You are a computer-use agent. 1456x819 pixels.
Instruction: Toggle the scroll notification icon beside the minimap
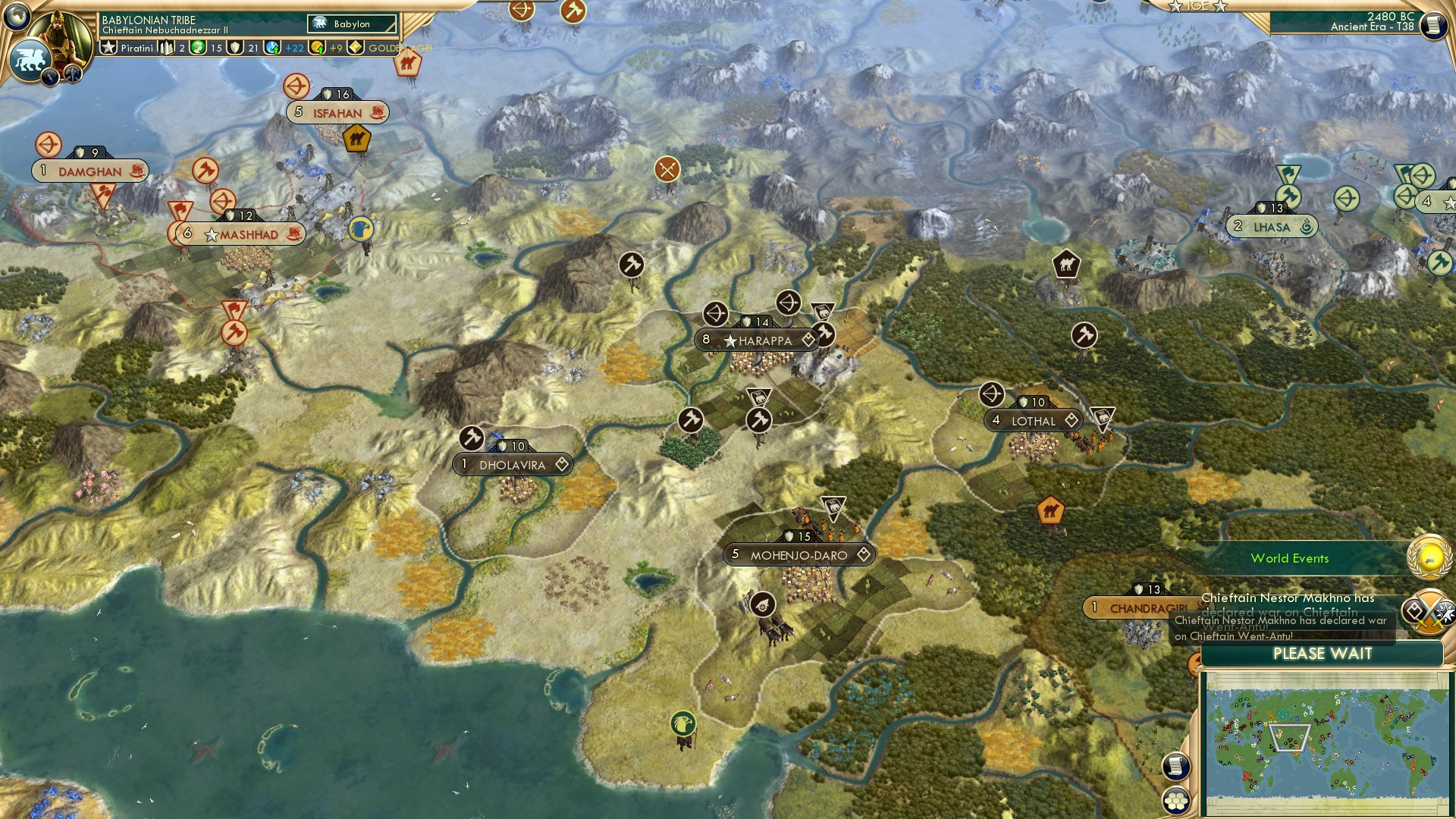click(1176, 766)
